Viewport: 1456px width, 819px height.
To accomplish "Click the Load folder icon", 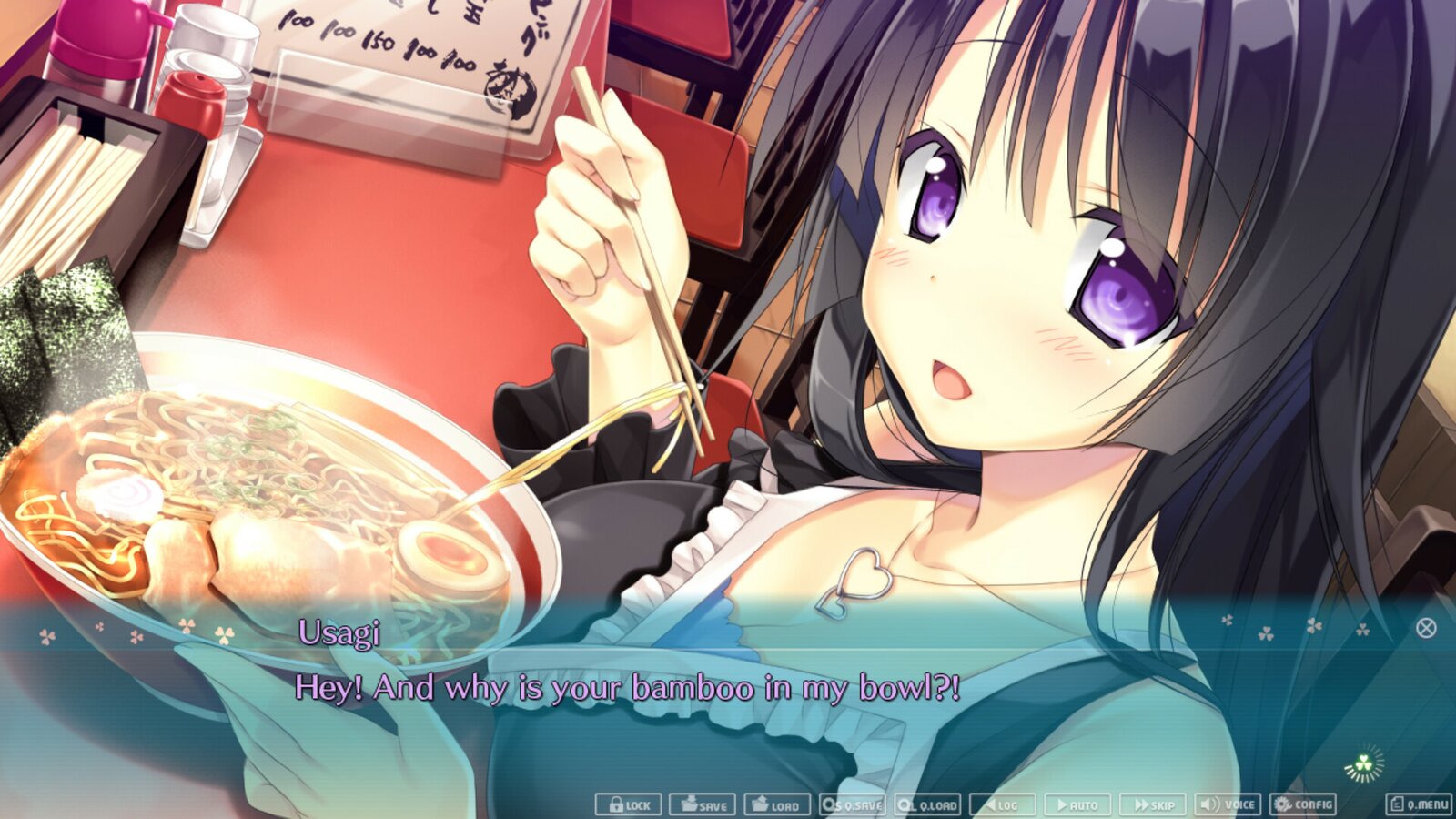I will (759, 805).
